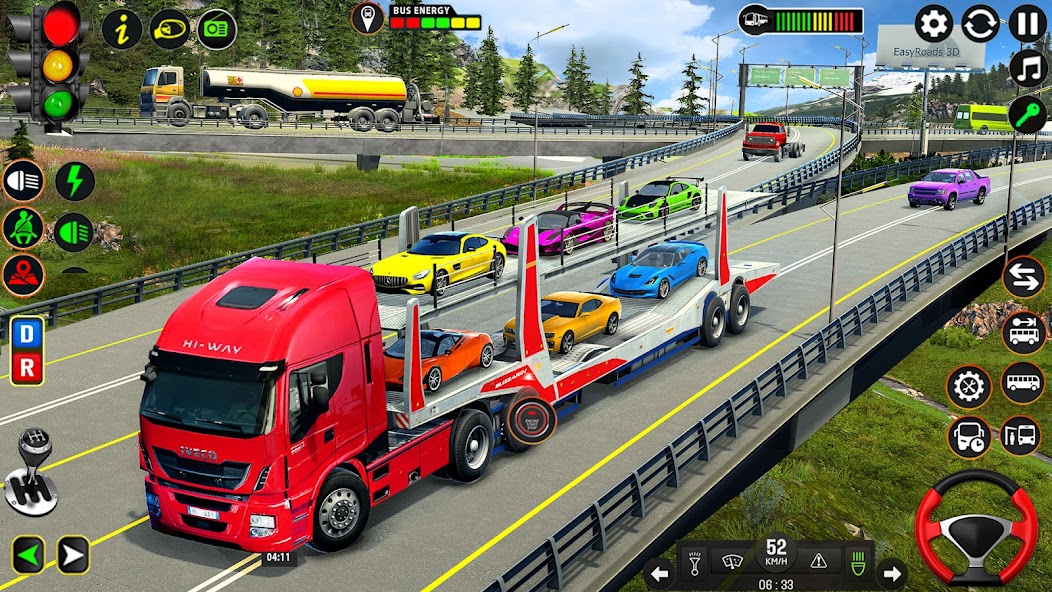
Task: Use the green key ignition button
Action: [1027, 114]
